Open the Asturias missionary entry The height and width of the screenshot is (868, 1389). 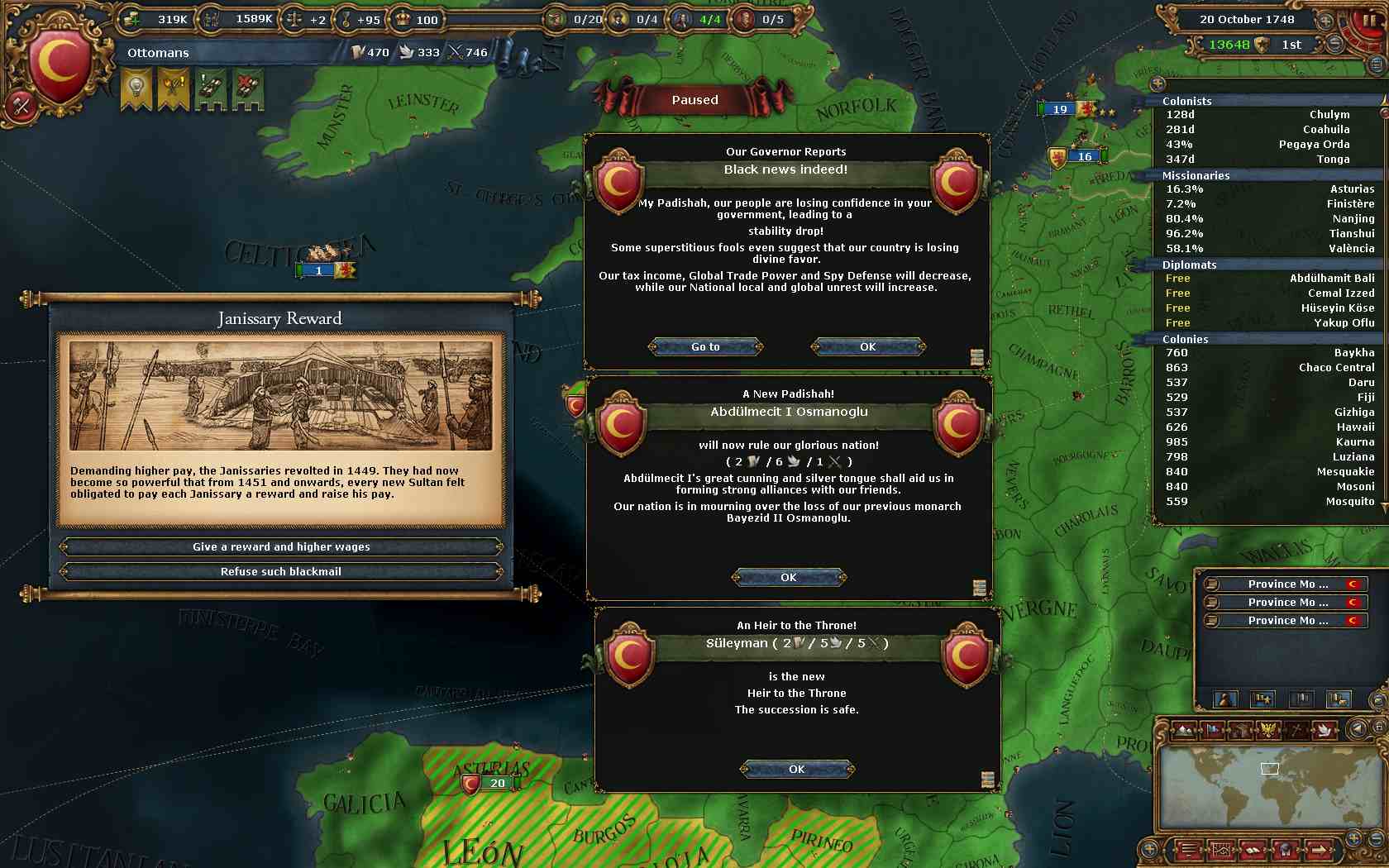tap(1269, 189)
